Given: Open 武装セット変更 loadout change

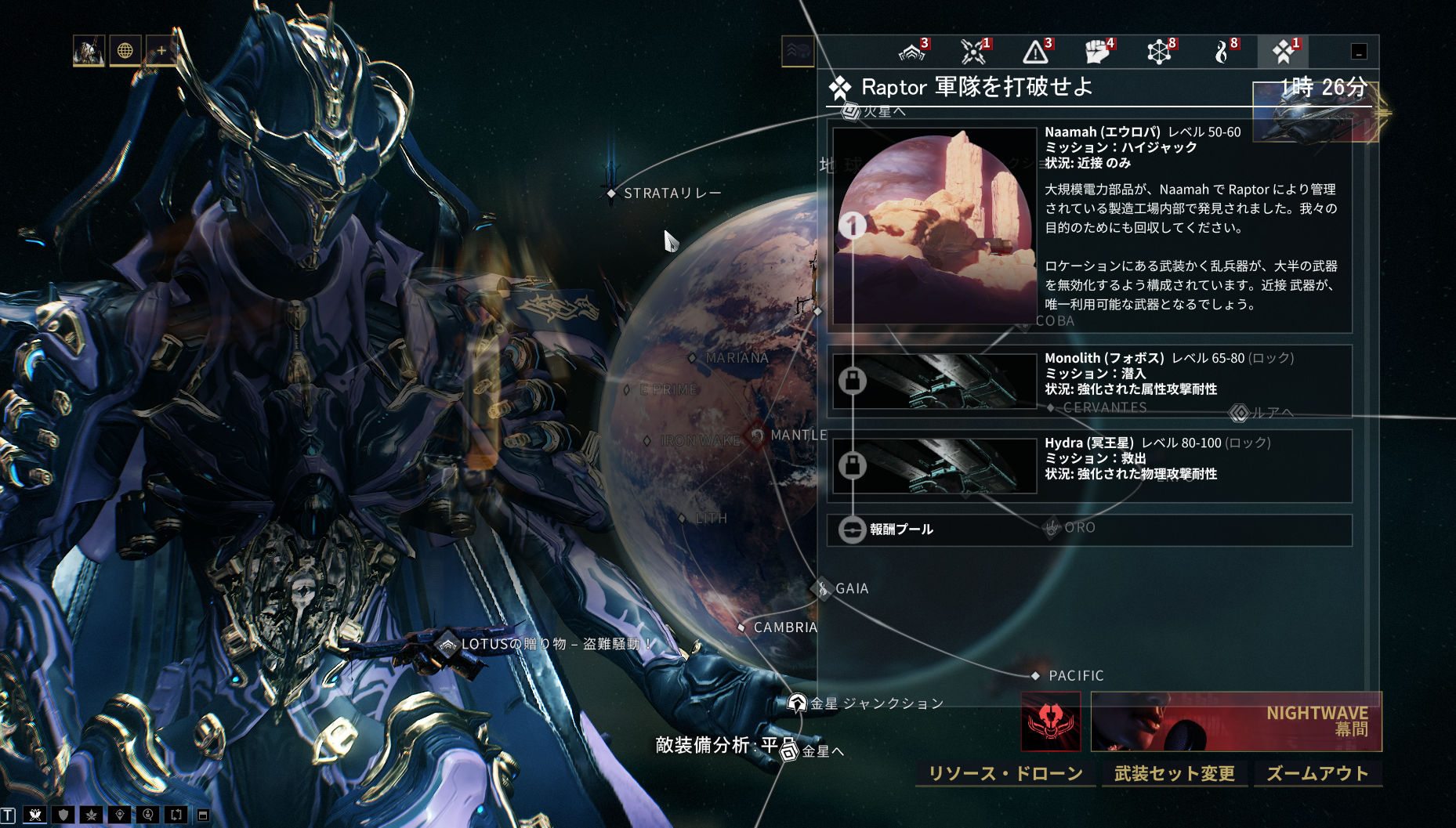Looking at the screenshot, I should (x=1174, y=773).
